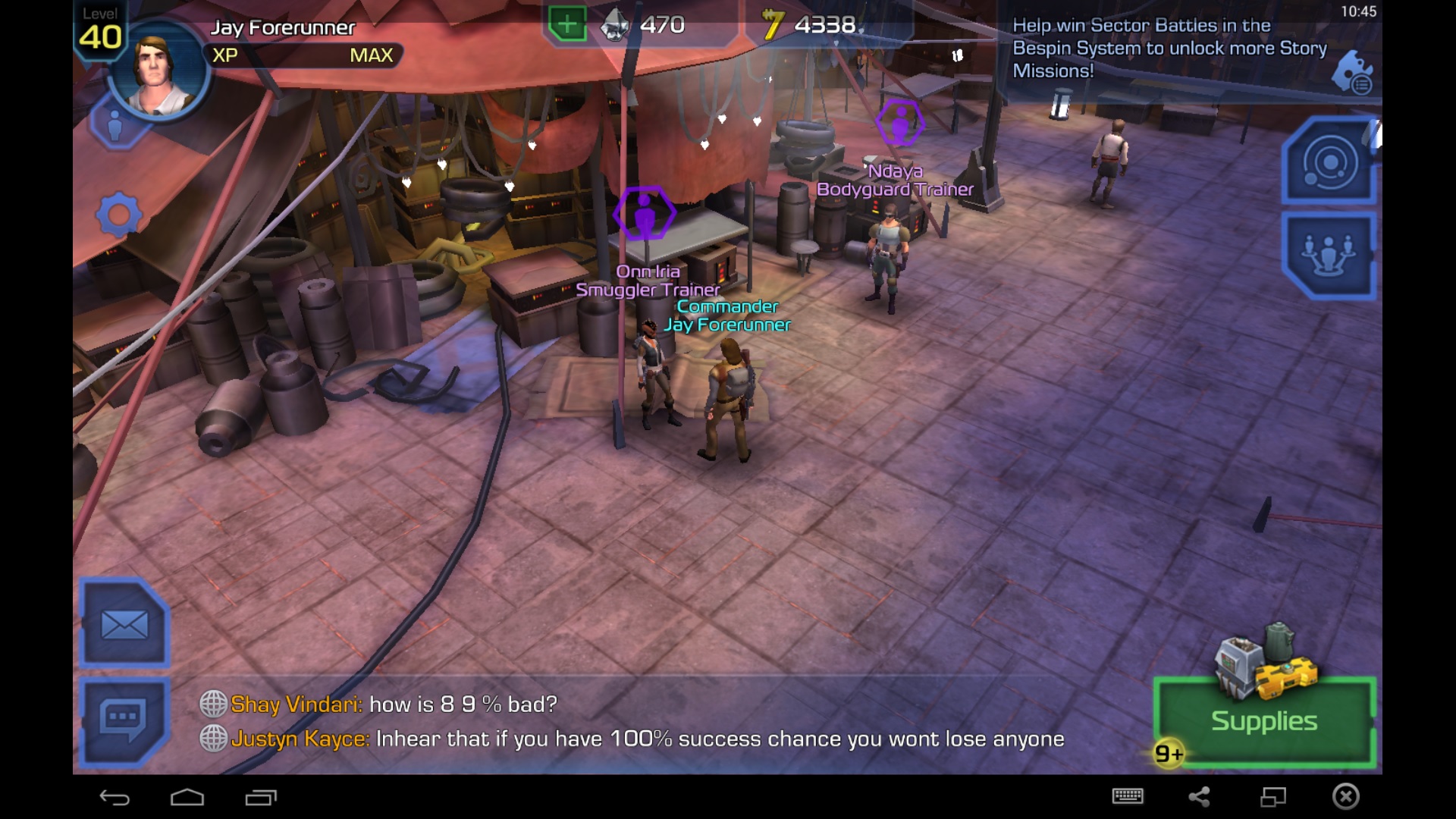This screenshot has height=819, width=1456.
Task: Tap the Android back arrow
Action: [x=115, y=797]
